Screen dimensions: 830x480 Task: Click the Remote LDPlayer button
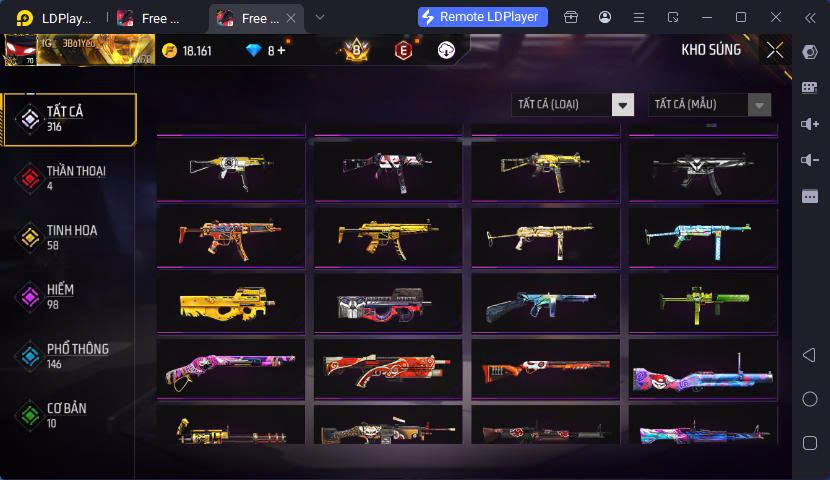(x=483, y=17)
